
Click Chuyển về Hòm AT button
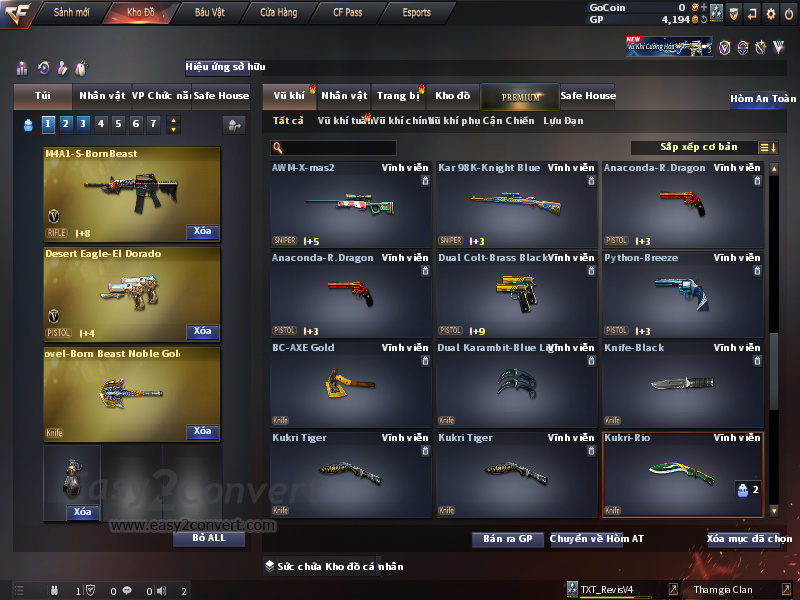coord(596,539)
